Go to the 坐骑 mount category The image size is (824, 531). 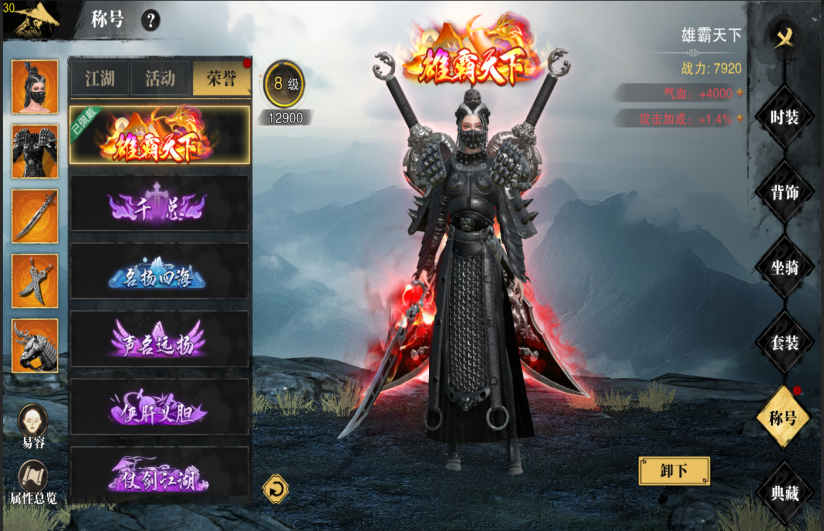pos(784,268)
